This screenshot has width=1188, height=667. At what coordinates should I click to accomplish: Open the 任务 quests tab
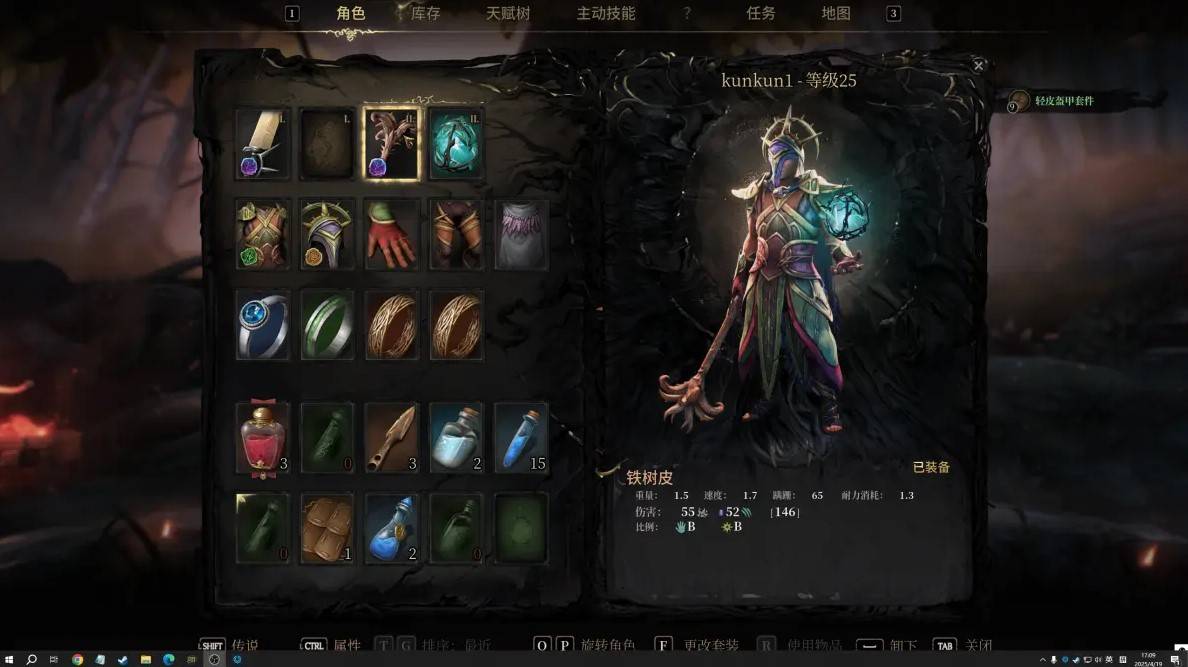coord(761,14)
